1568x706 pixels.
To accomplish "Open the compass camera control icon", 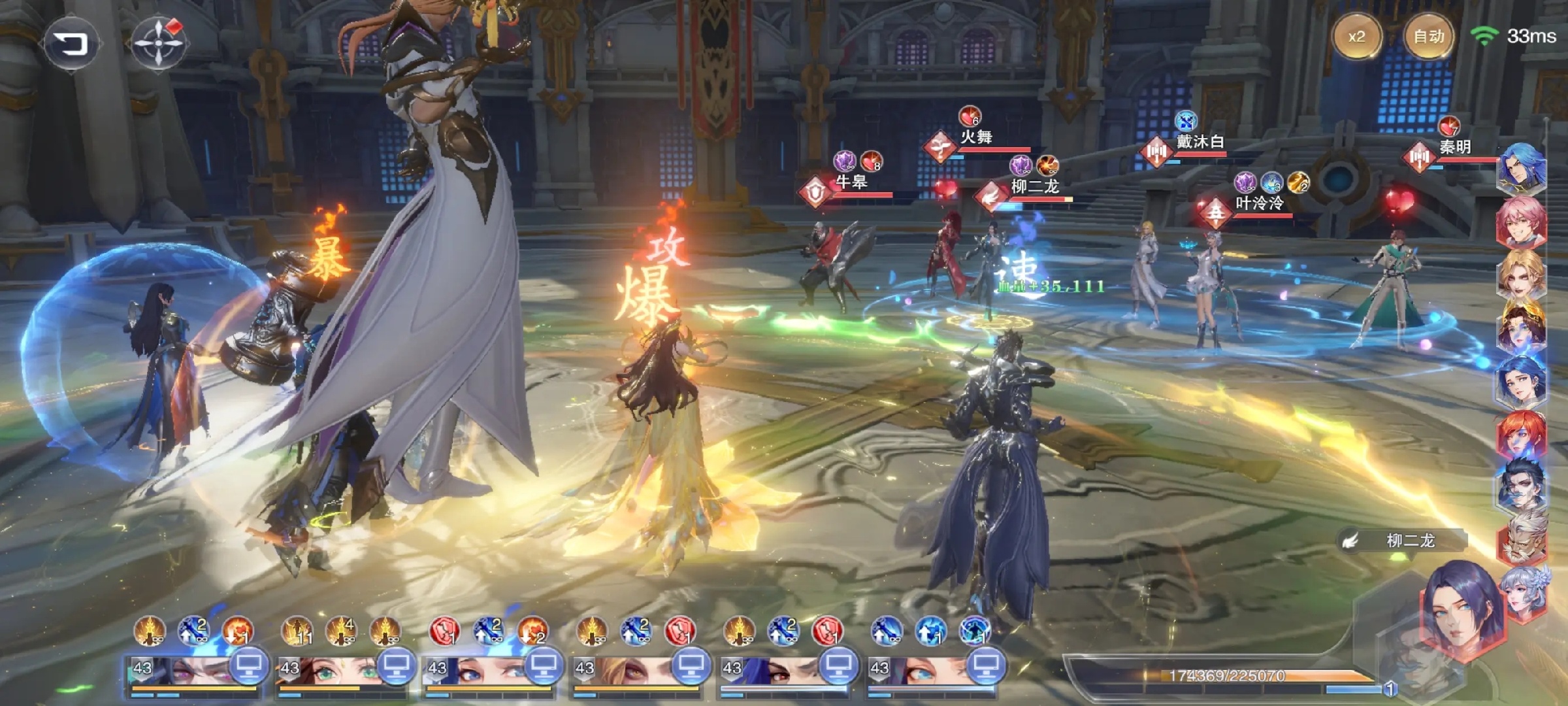I will point(158,43).
